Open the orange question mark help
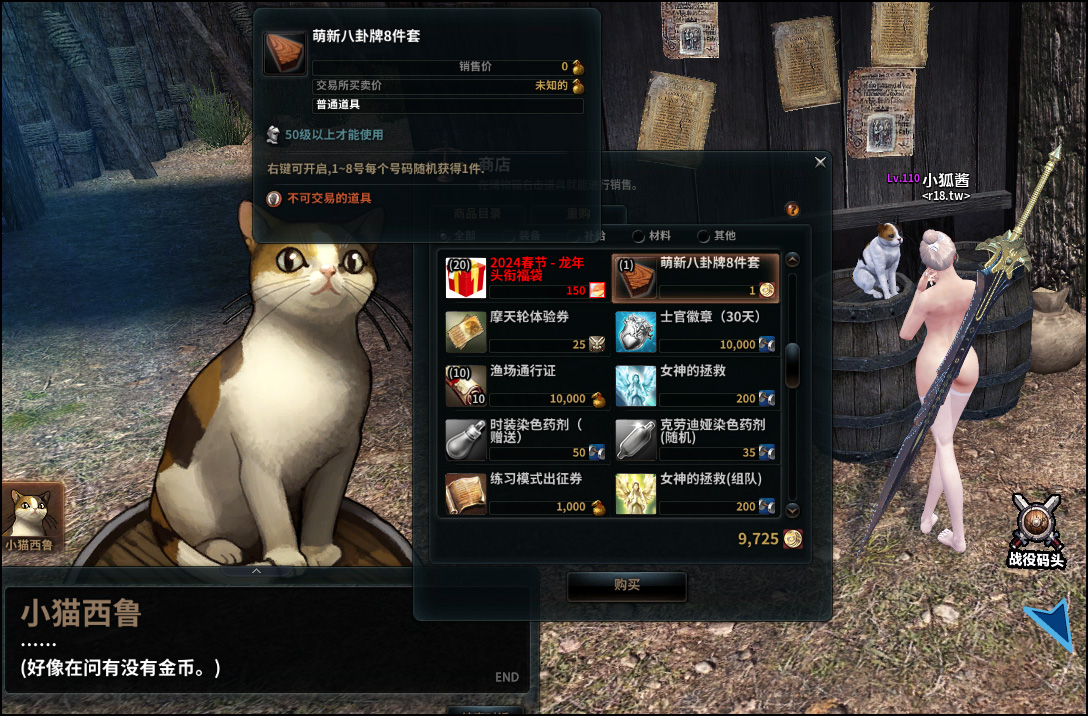 (x=793, y=210)
